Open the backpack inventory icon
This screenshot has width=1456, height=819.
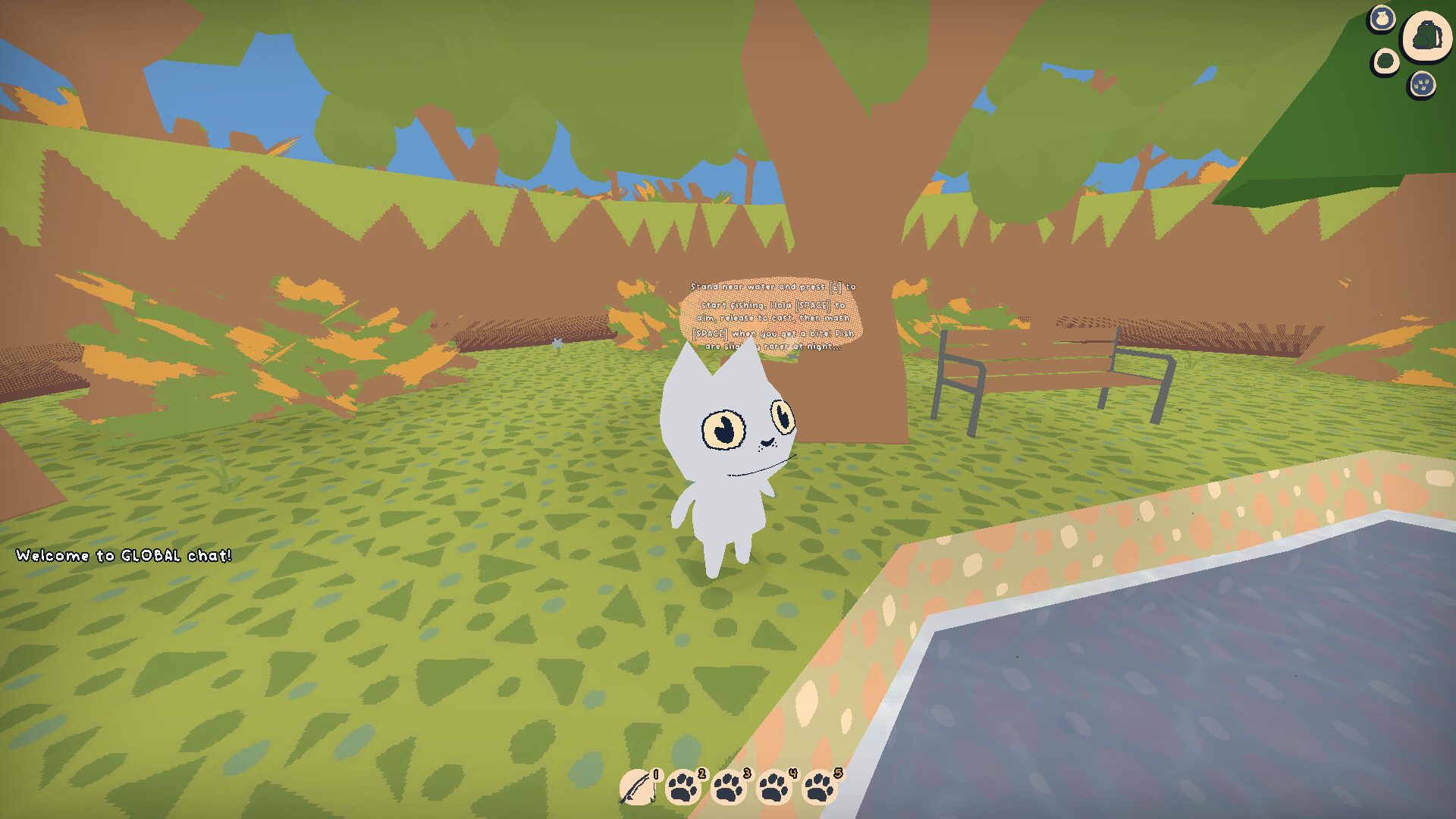(x=1428, y=36)
